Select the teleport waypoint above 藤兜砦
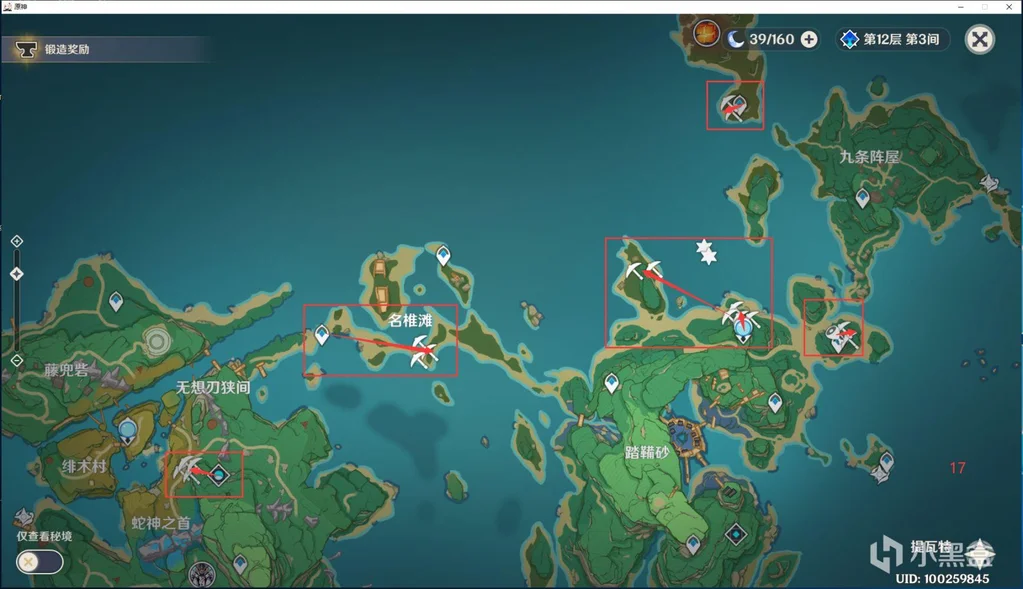 pyautogui.click(x=116, y=300)
